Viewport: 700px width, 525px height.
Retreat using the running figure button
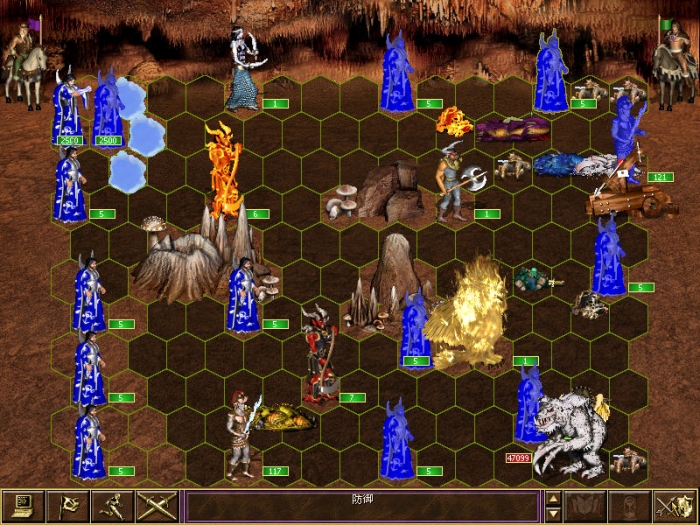tap(115, 507)
